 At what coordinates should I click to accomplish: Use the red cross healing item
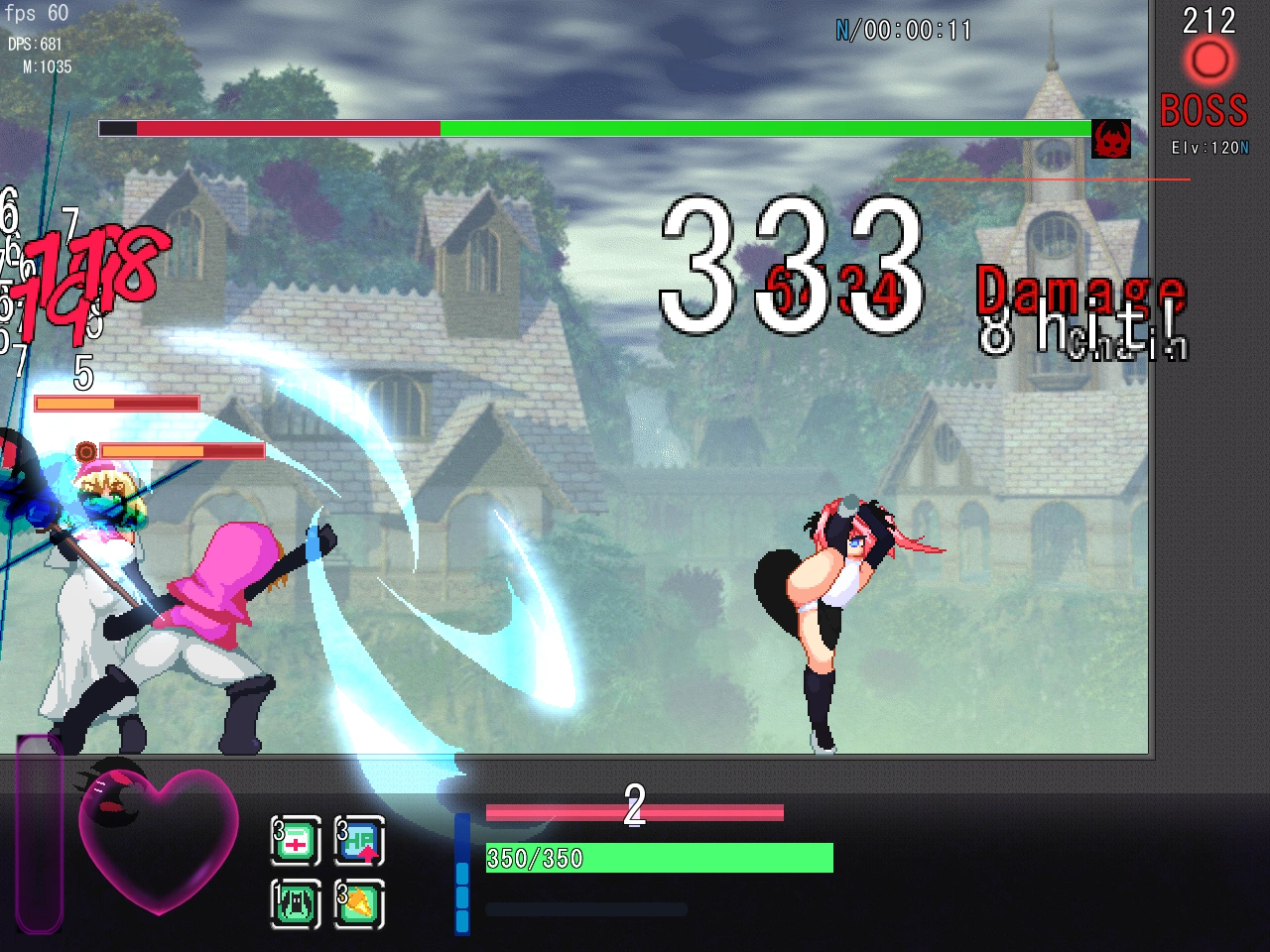tap(296, 842)
